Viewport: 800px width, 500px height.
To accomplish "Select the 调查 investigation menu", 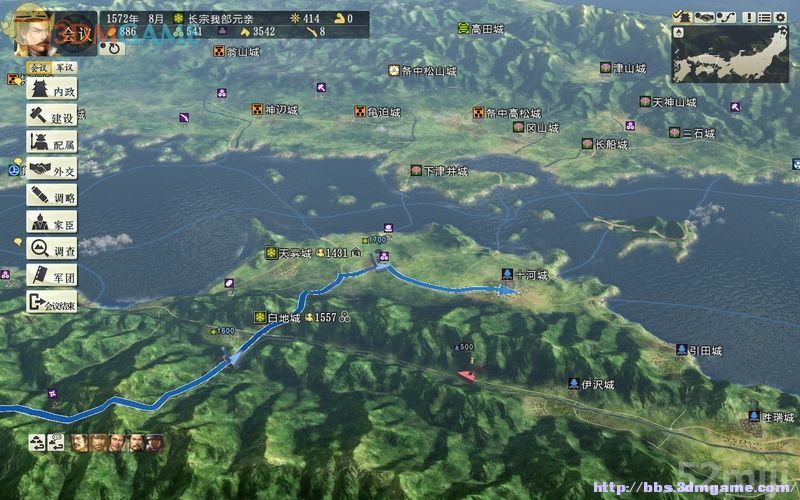I will [x=52, y=249].
